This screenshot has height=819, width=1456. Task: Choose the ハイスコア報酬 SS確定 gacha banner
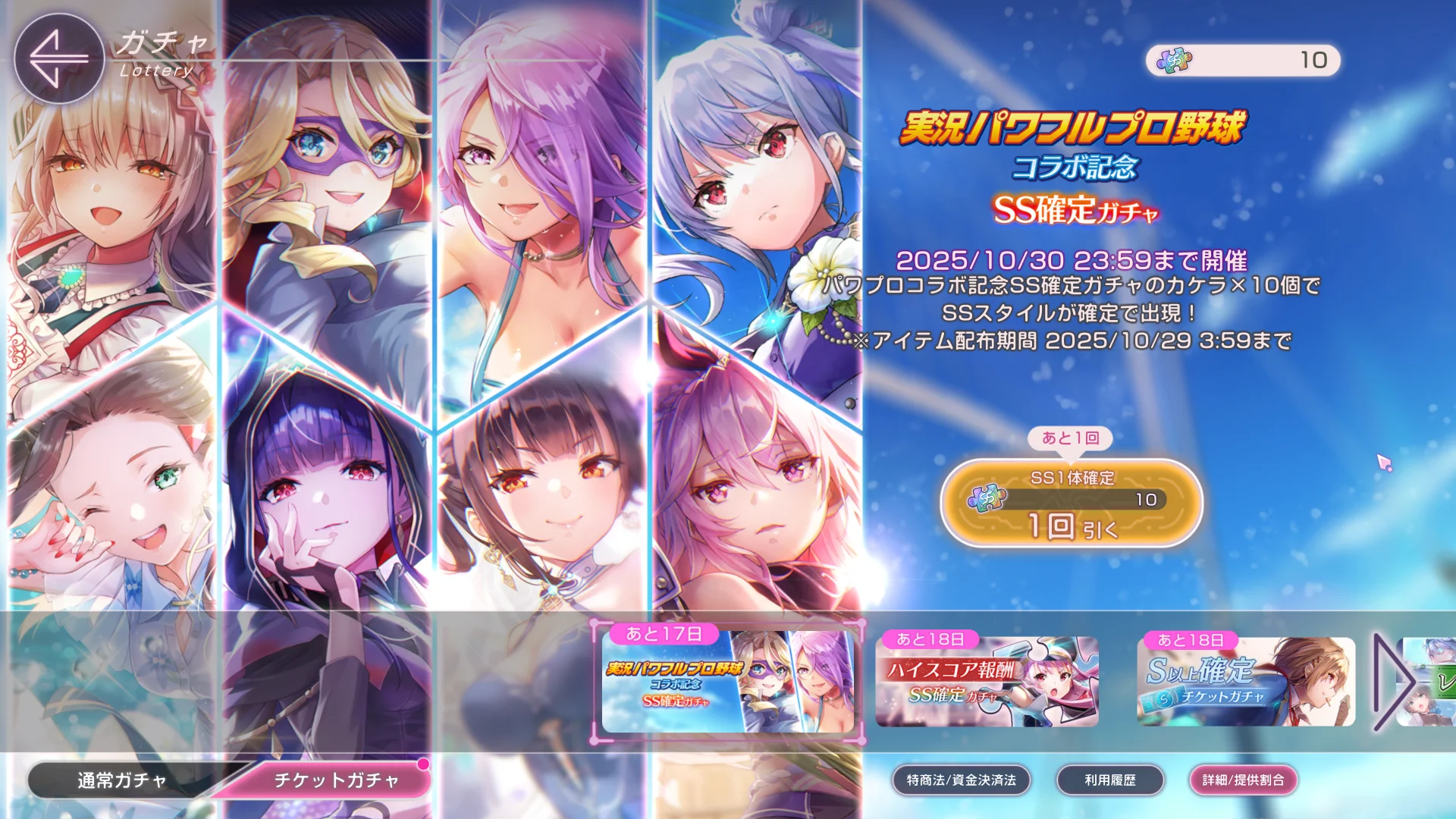[x=987, y=682]
